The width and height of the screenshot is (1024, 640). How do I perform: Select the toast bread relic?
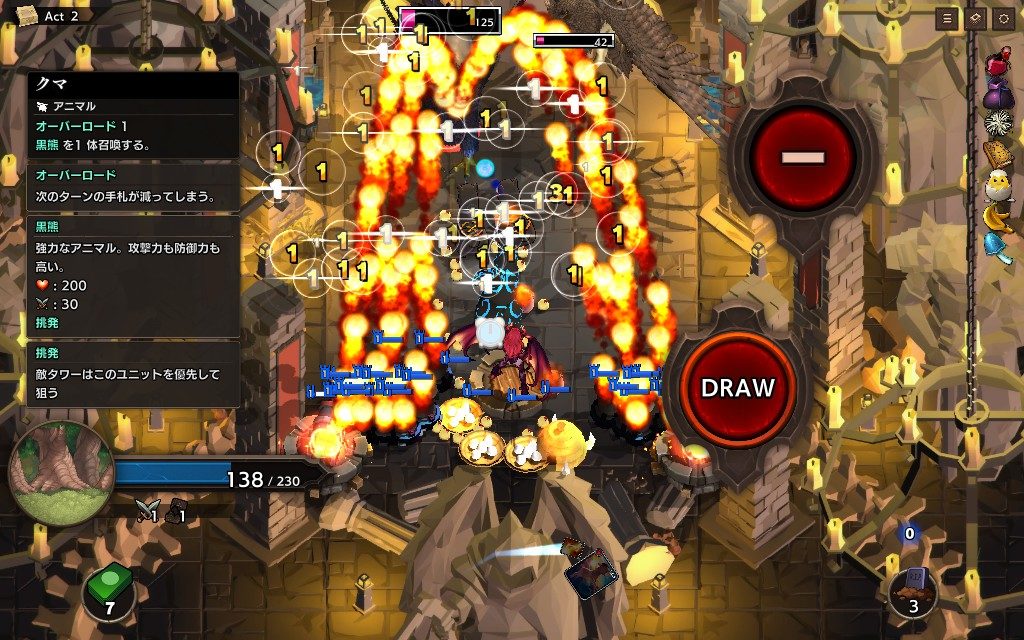pyautogui.click(x=998, y=154)
